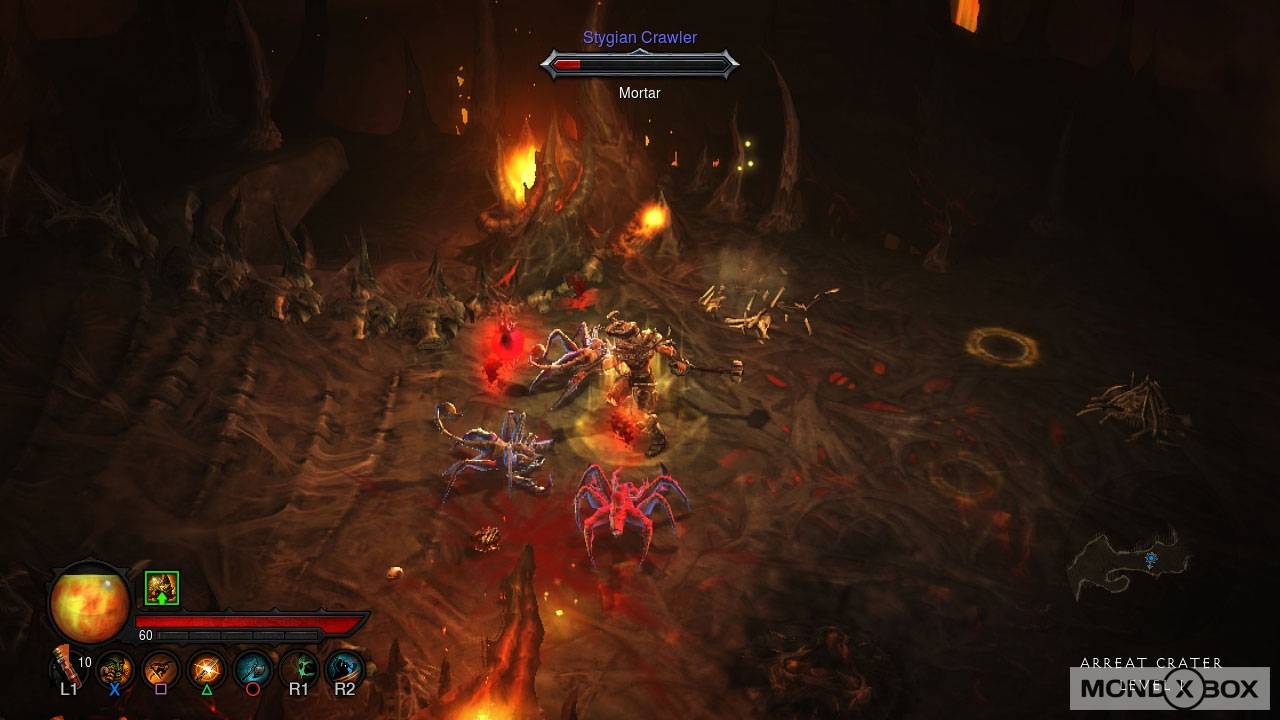Trigger the leaping figure skill icon
Screen dimensions: 1280x720
[x=161, y=668]
